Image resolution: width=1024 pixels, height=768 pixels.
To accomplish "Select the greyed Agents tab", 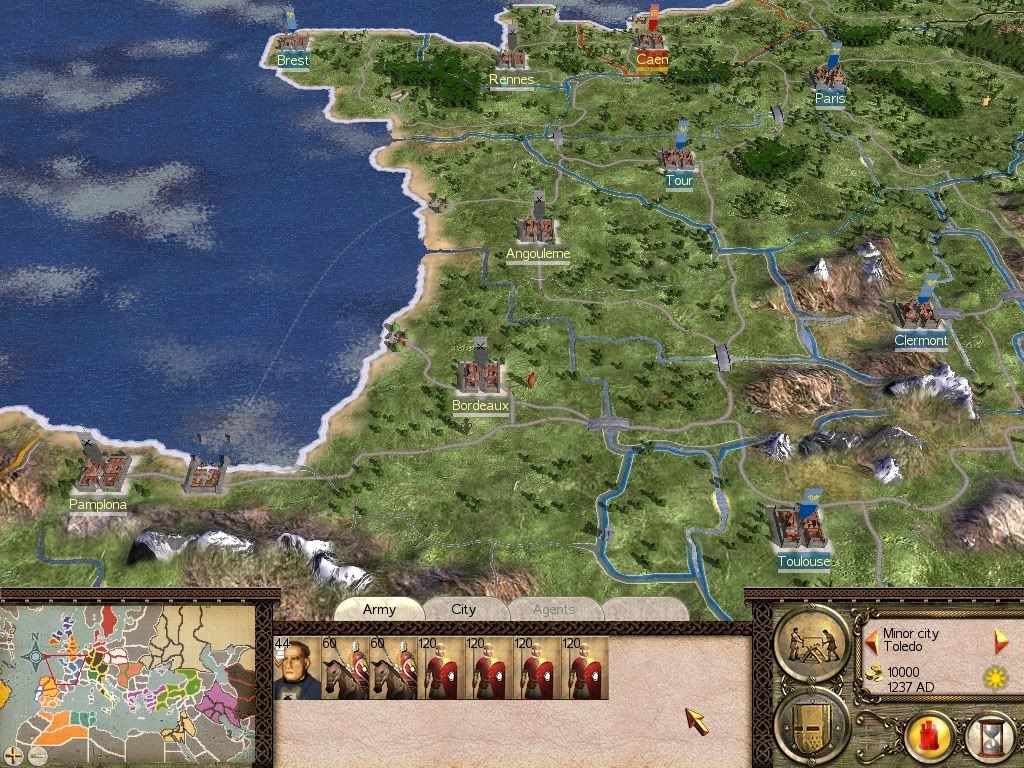I will click(x=553, y=609).
